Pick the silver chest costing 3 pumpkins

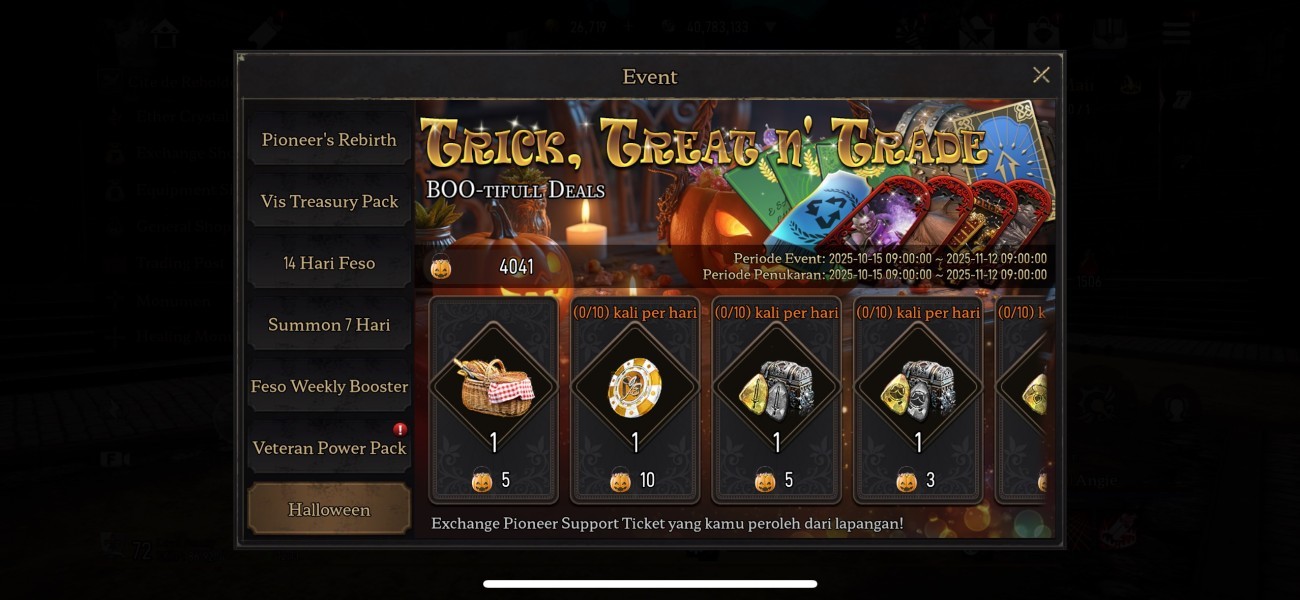point(918,398)
